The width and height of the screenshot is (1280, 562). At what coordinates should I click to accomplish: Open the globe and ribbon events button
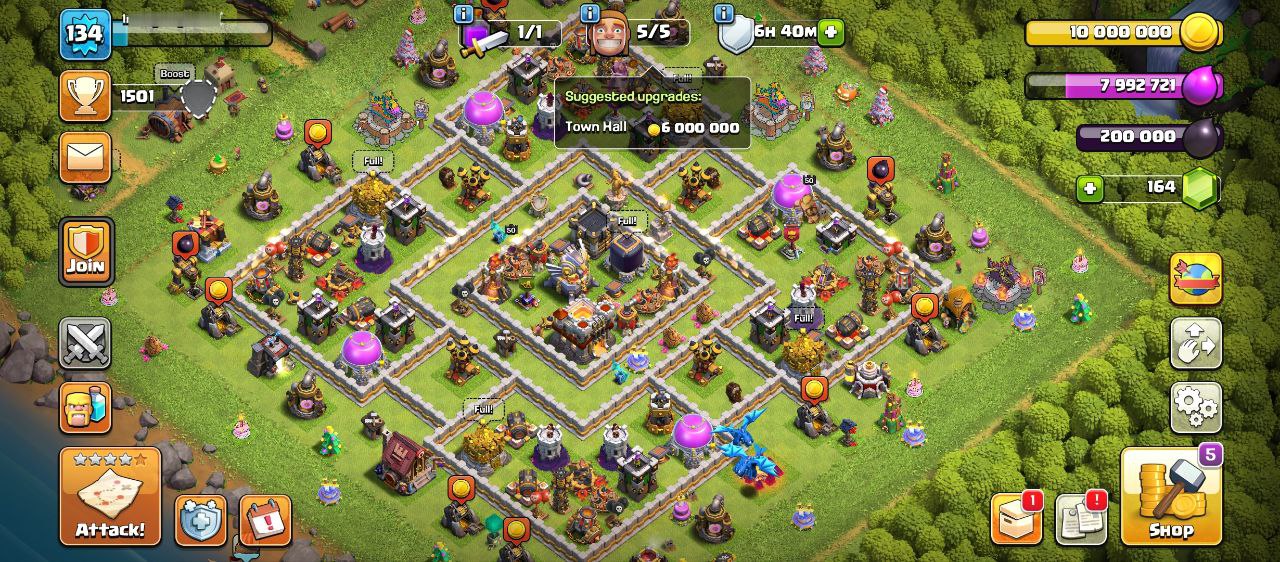pyautogui.click(x=1195, y=279)
